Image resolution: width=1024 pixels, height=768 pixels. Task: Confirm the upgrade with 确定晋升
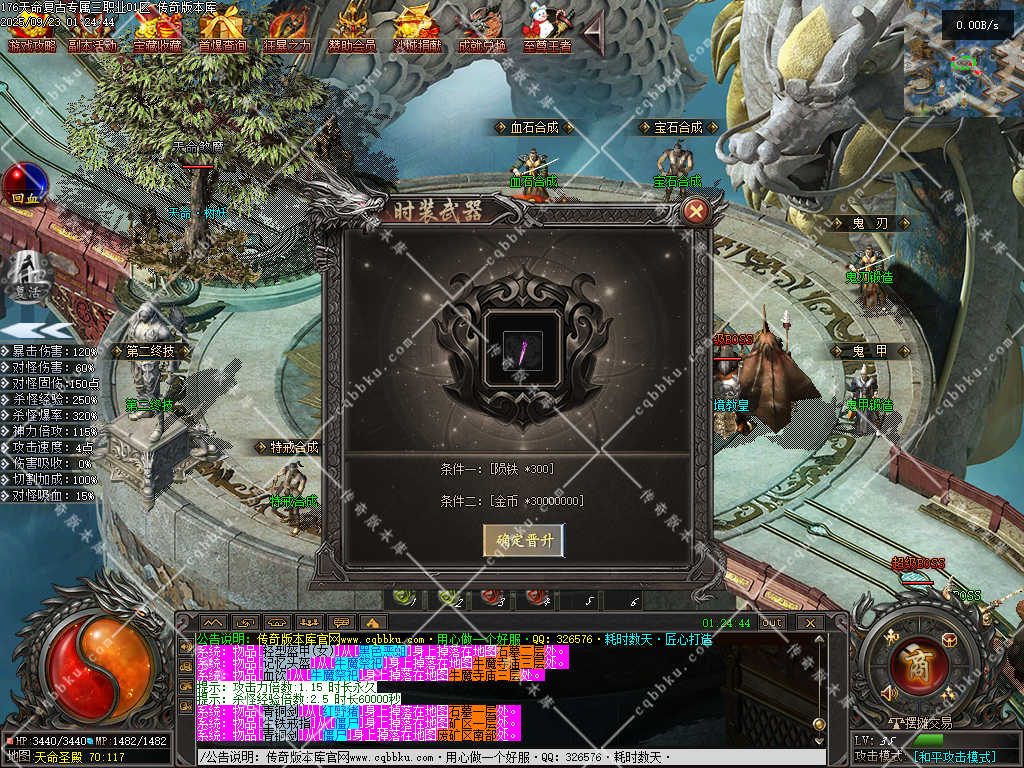(x=523, y=541)
